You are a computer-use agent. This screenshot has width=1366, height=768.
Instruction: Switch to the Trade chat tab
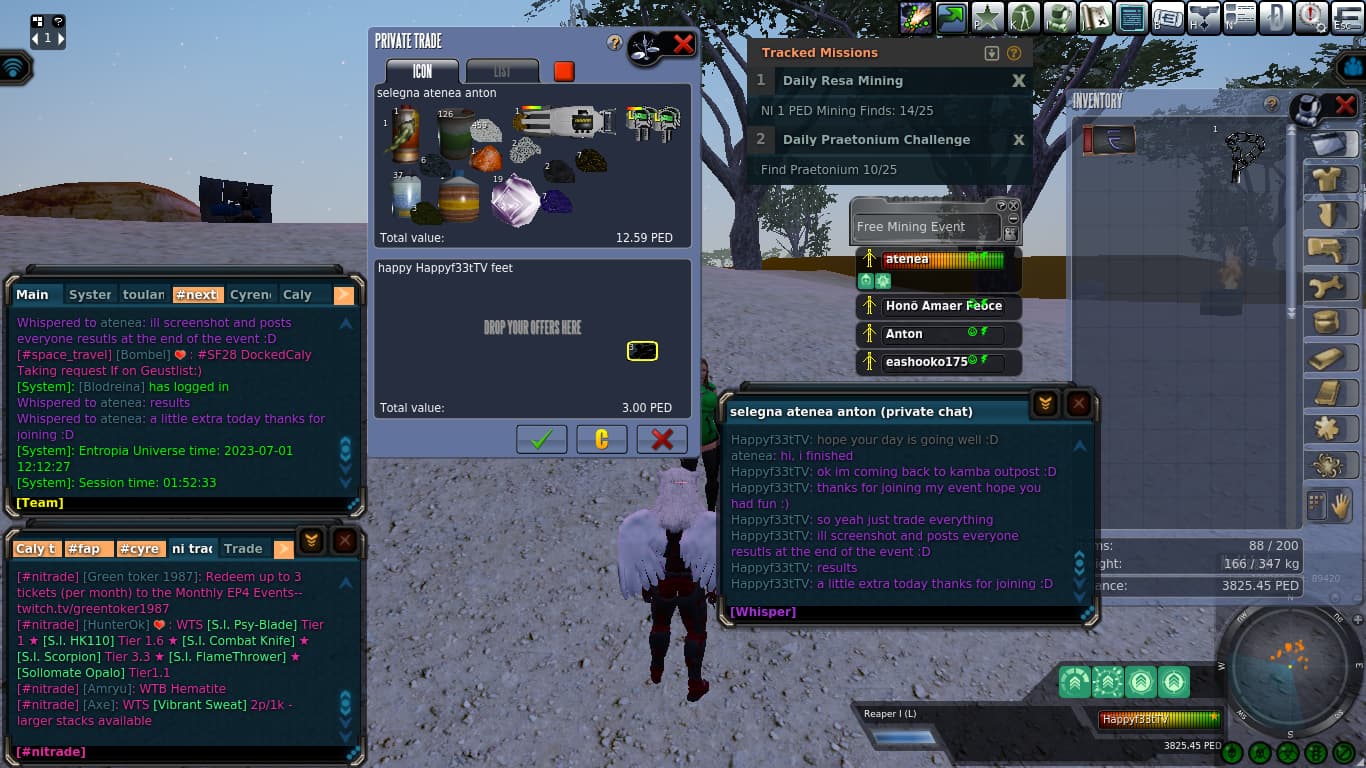(x=243, y=549)
